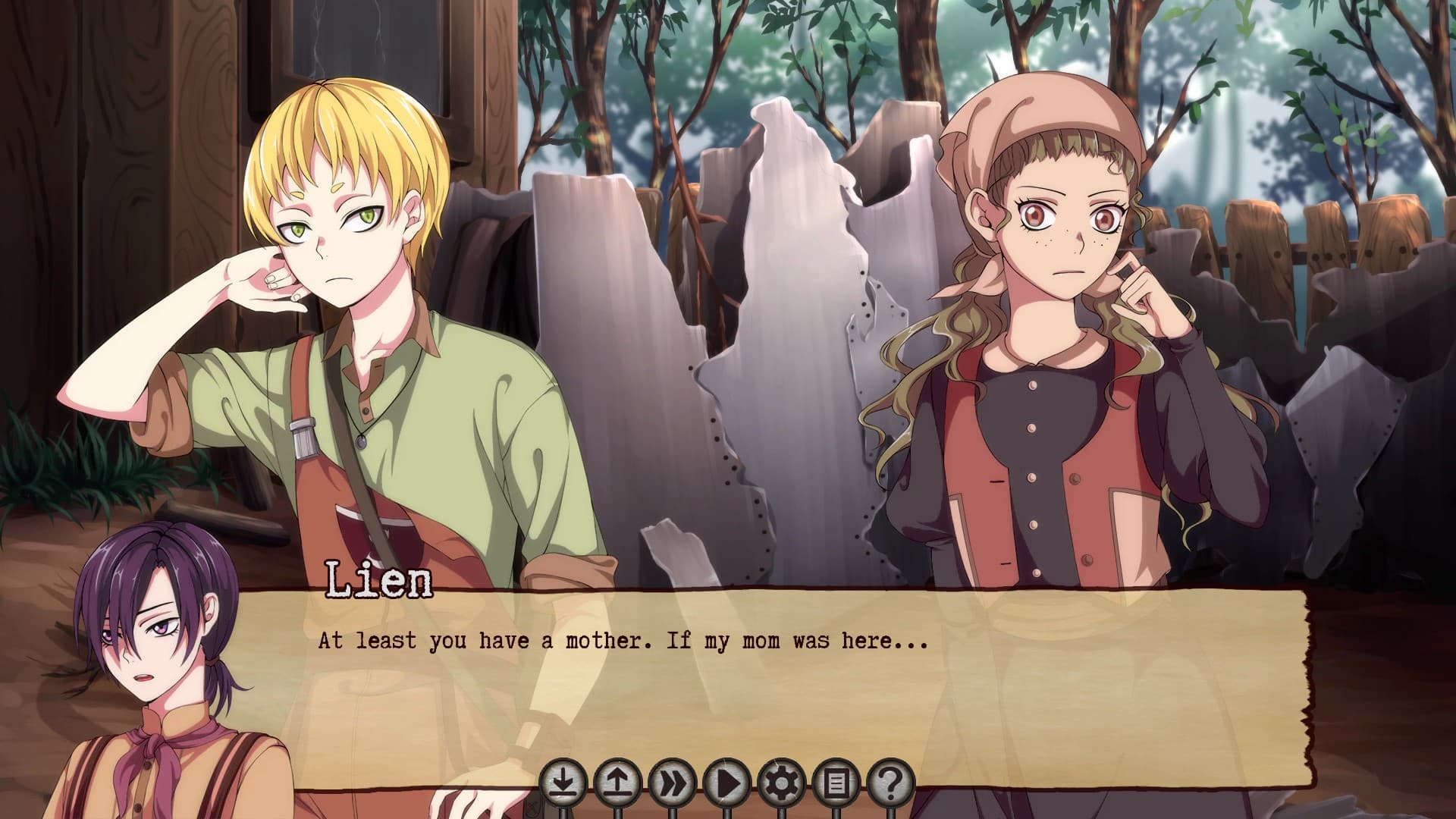Start auto-play with the play icon

pos(726,783)
